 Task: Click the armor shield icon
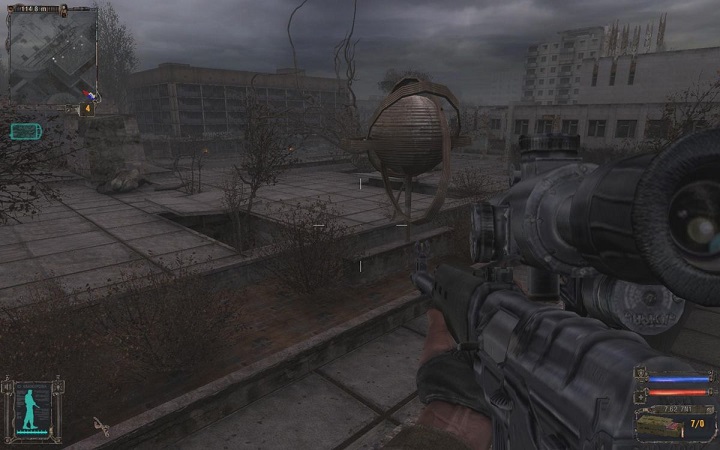(641, 379)
